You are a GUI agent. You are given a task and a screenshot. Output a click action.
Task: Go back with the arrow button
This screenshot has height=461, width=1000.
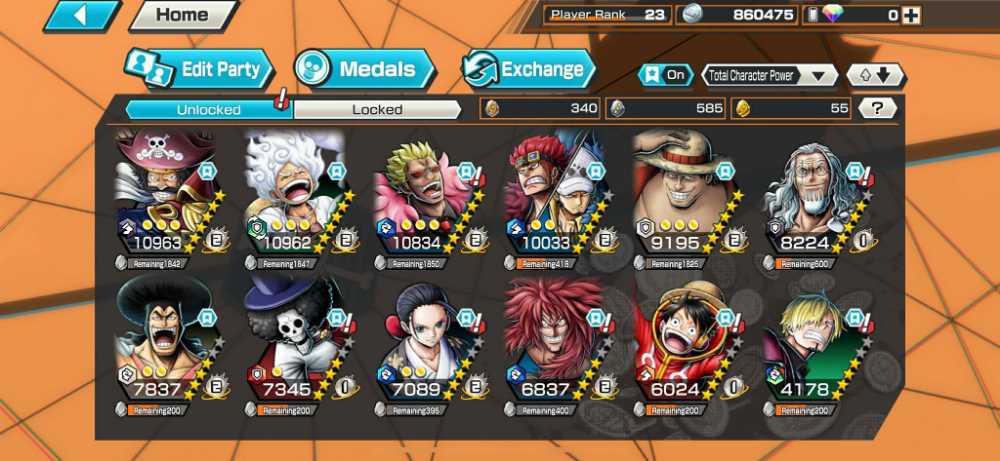tap(81, 15)
